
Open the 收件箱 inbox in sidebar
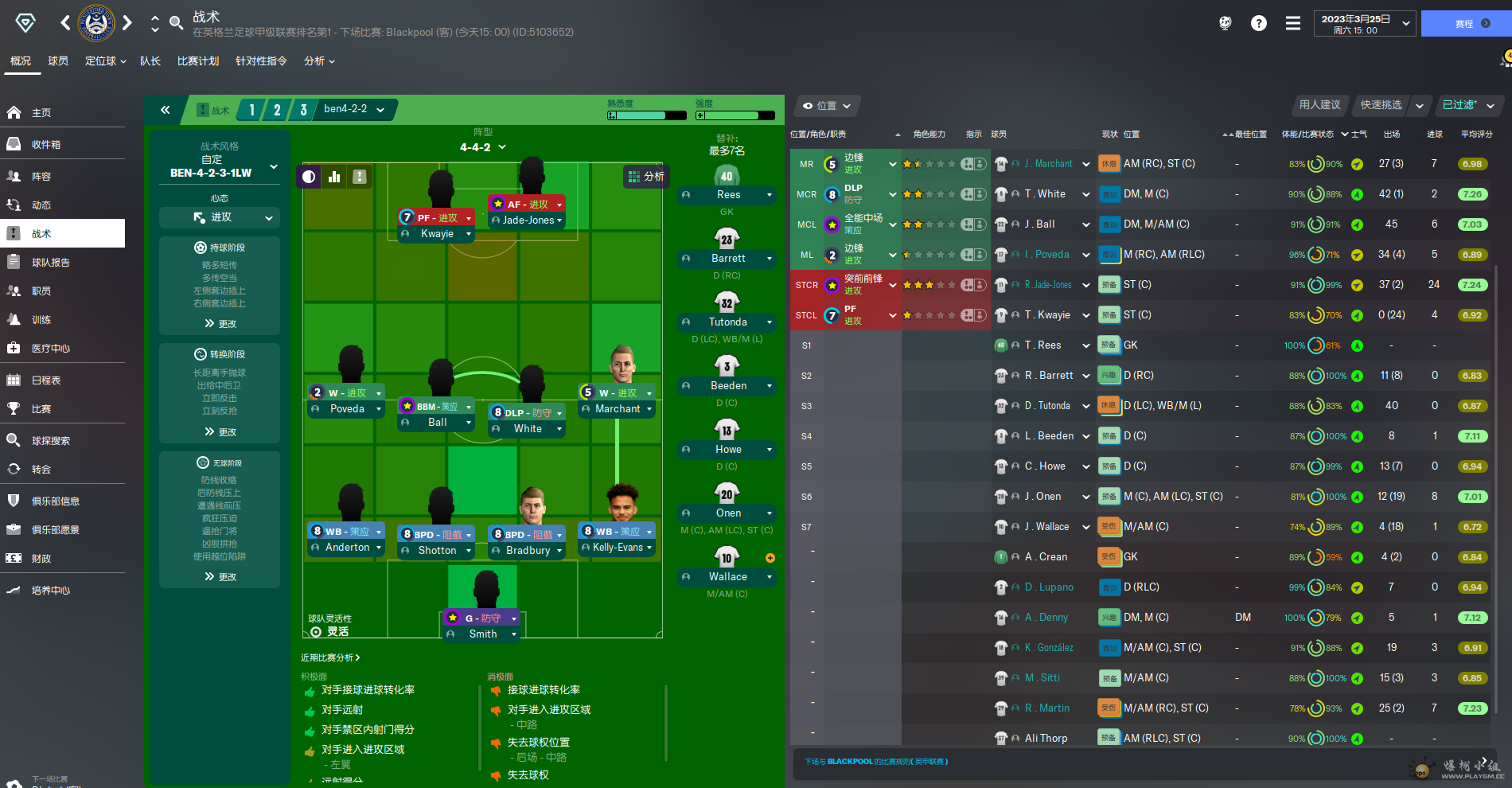[46, 145]
